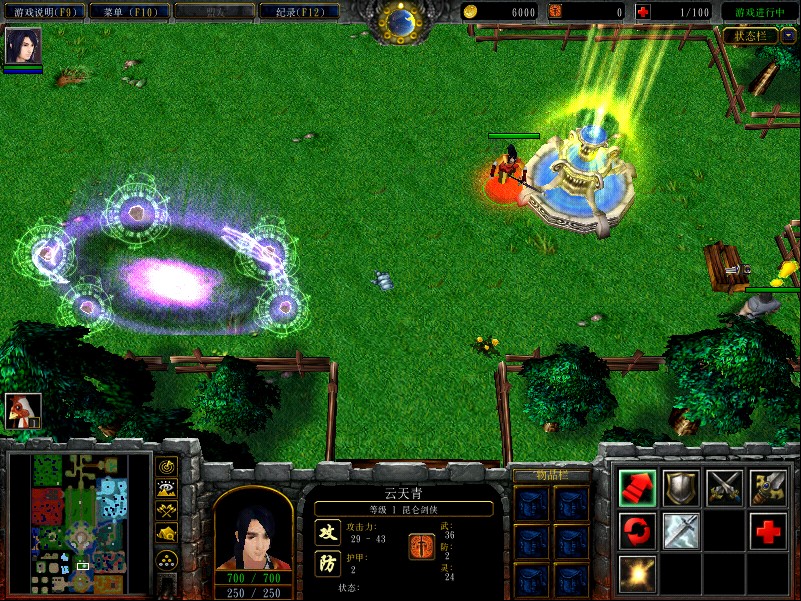
Task: Select the shield Hold Position command
Action: pyautogui.click(x=681, y=487)
